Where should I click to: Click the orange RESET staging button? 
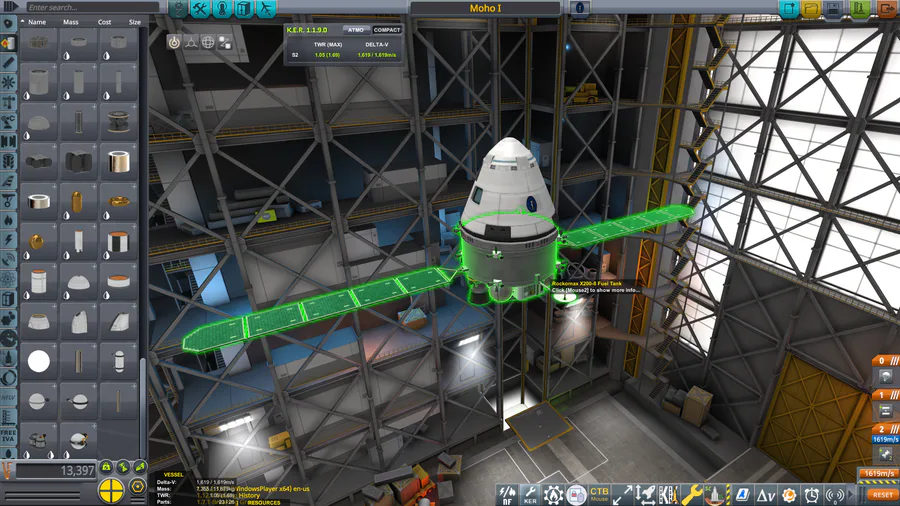(x=882, y=494)
